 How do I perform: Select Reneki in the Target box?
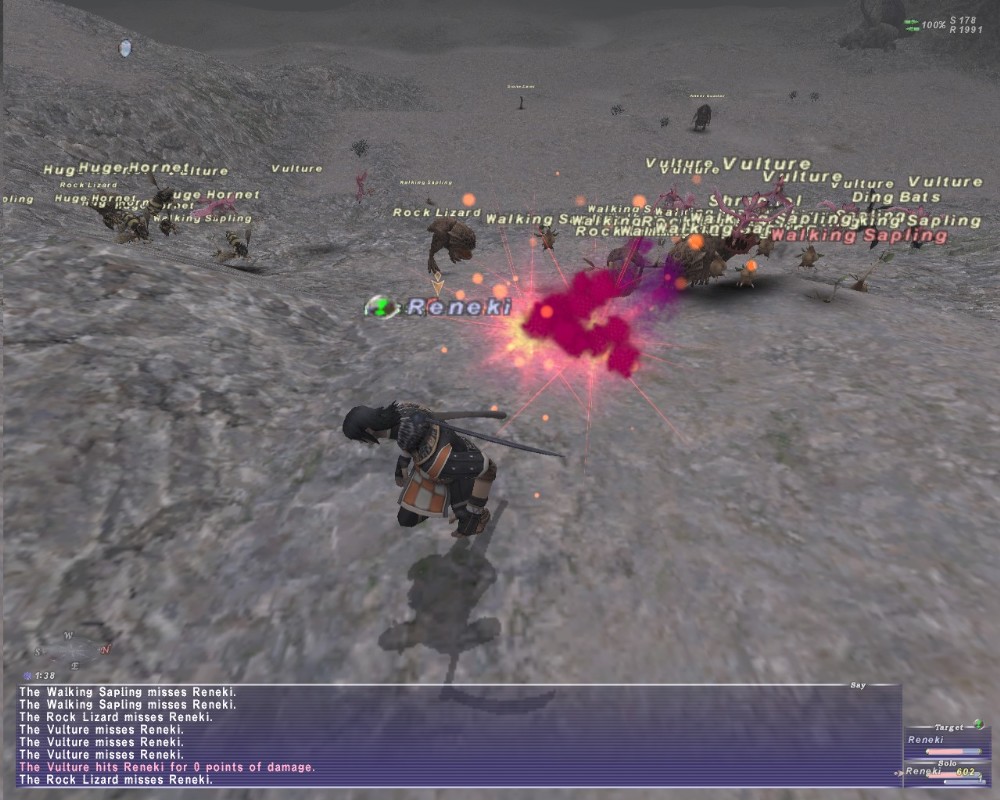coord(926,740)
